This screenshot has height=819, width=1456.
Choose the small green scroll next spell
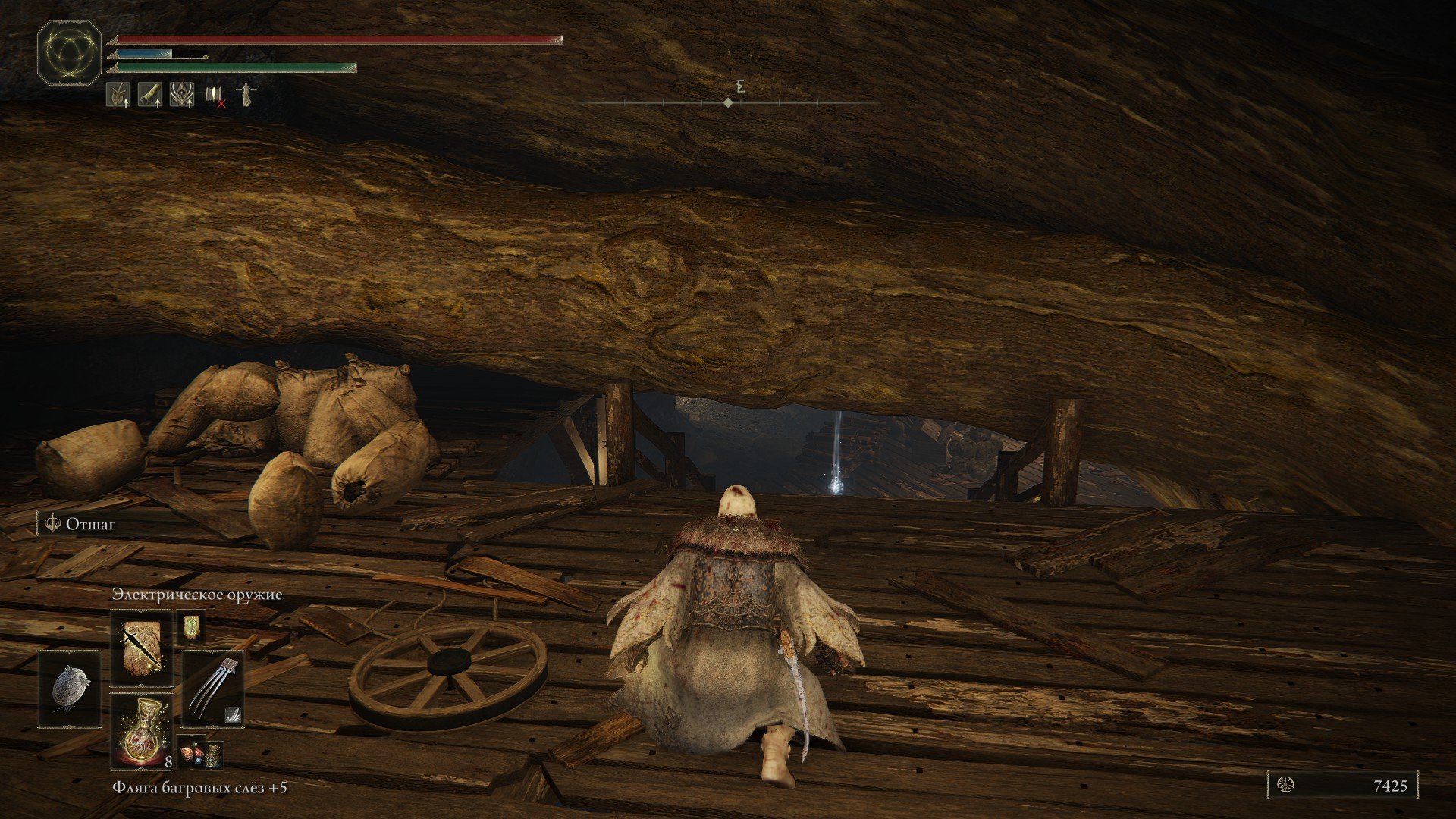(190, 627)
